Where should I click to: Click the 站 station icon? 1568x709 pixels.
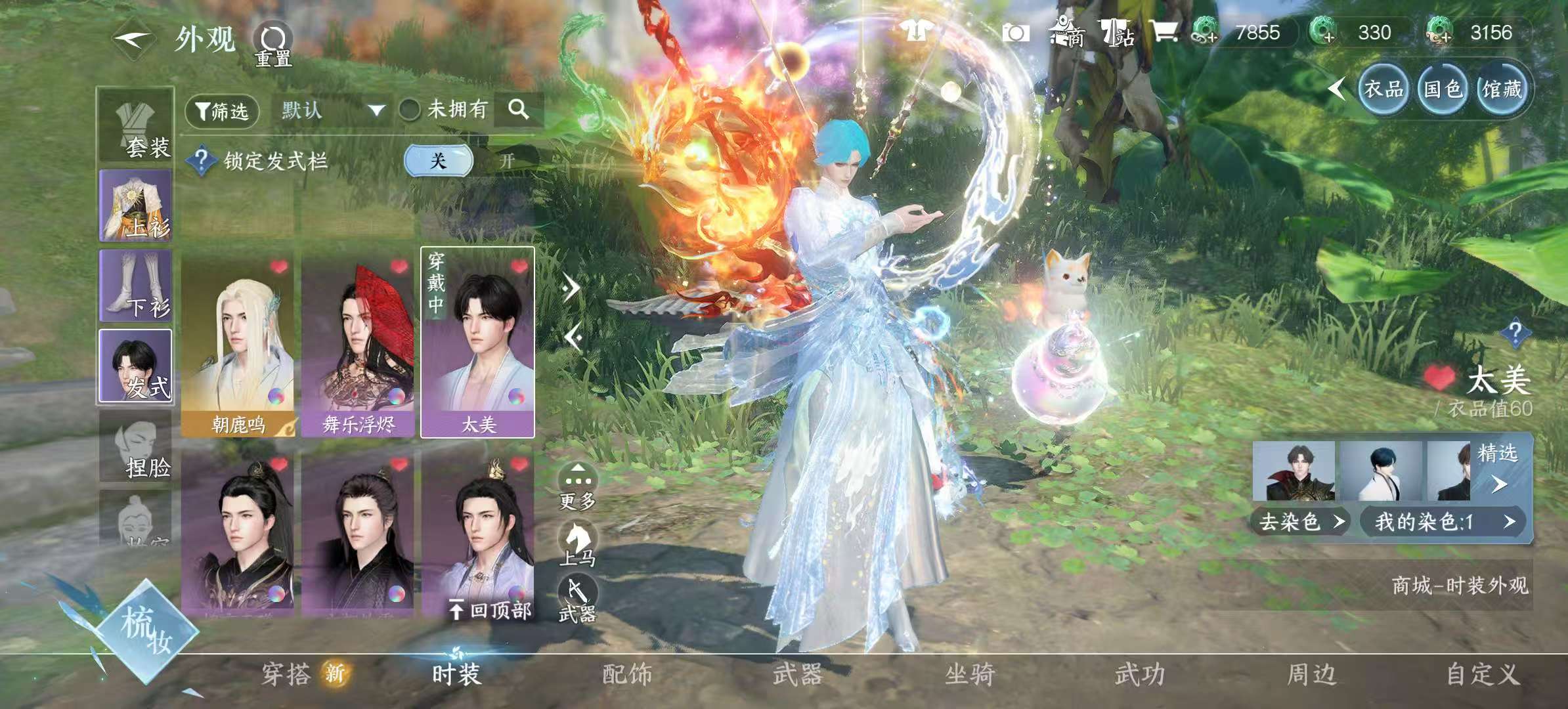1123,31
